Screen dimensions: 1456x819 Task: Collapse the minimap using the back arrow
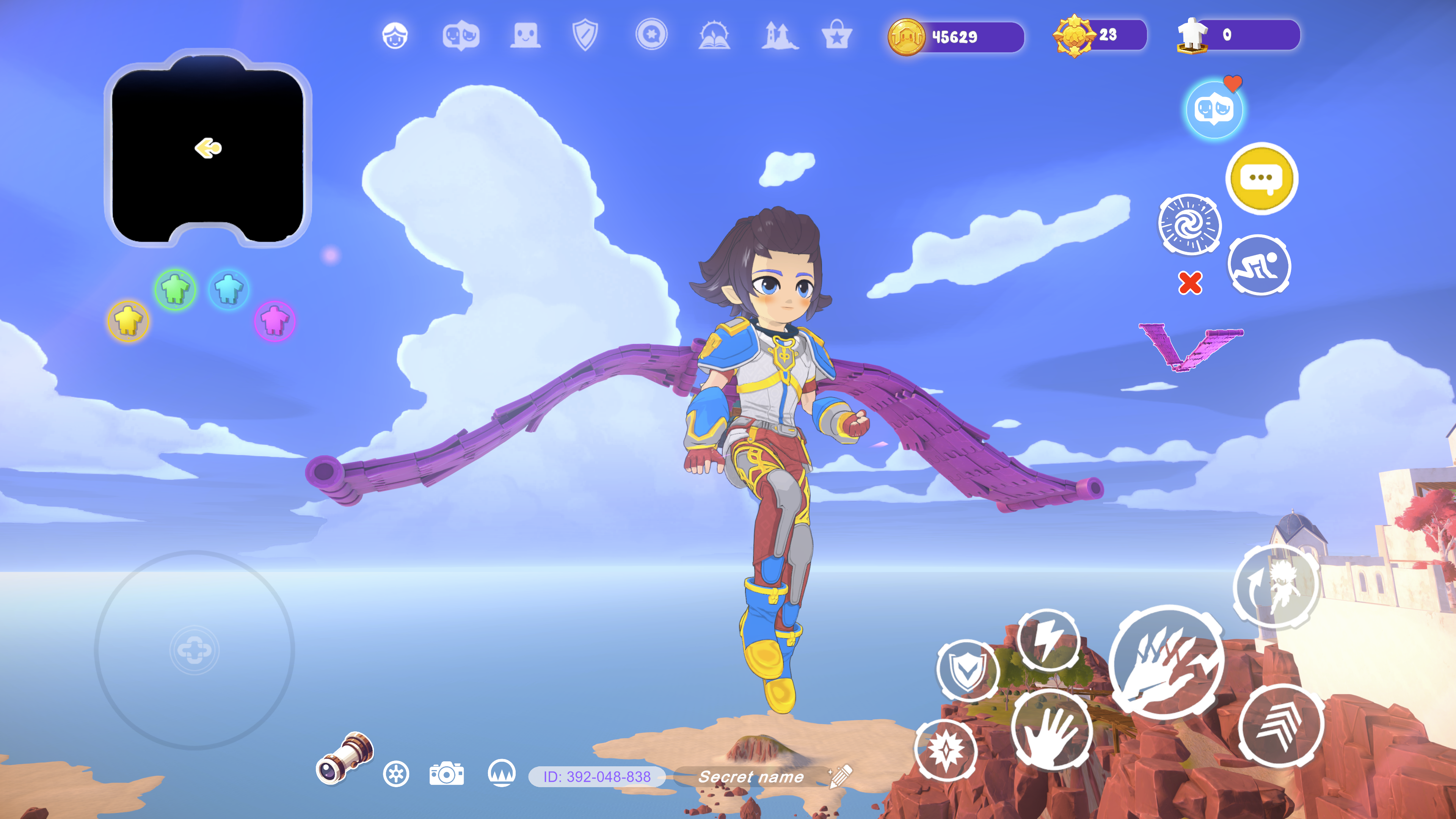[x=207, y=148]
